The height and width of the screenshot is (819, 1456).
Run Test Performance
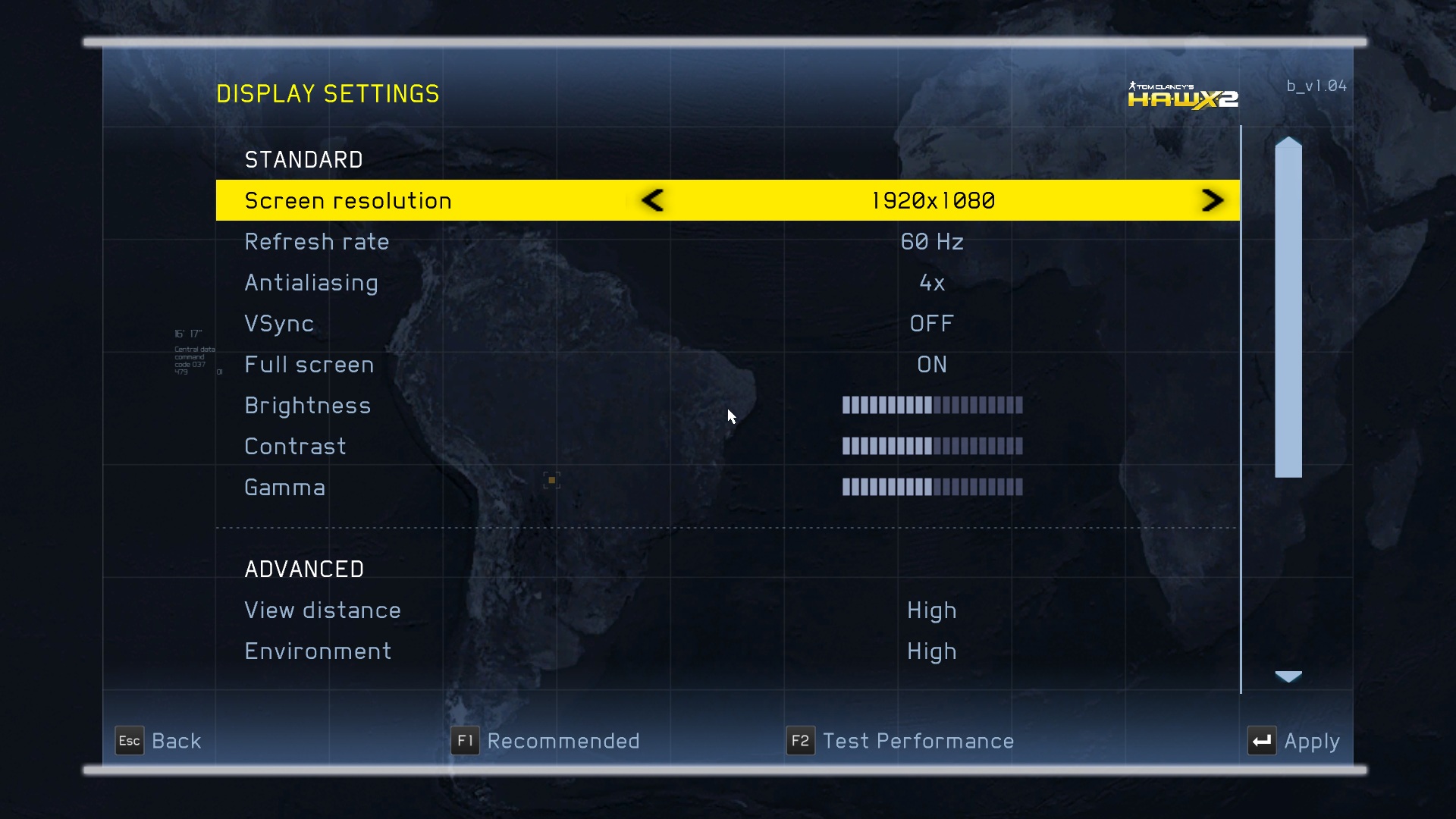click(x=900, y=741)
